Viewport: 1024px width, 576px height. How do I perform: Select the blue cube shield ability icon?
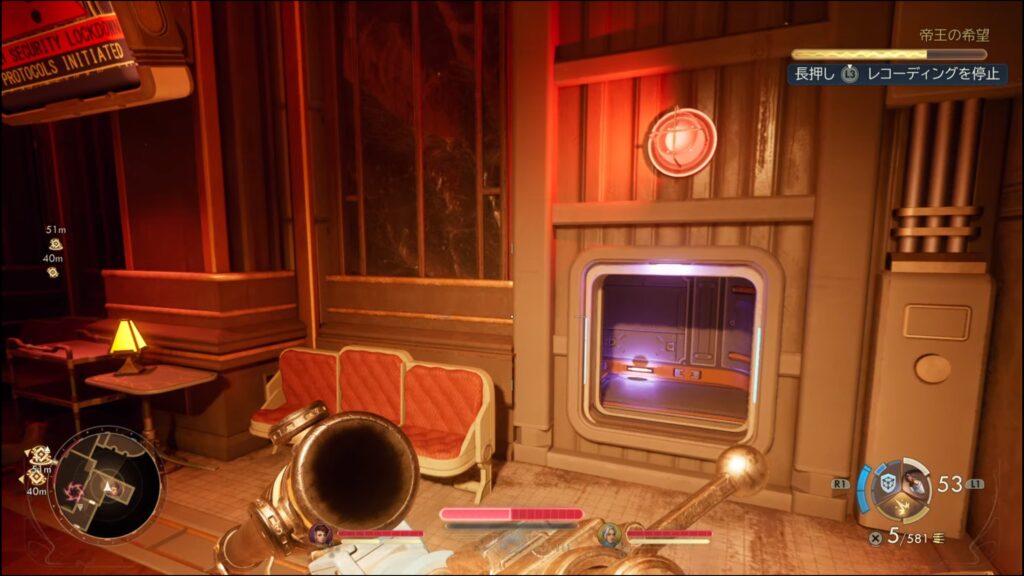pyautogui.click(x=888, y=483)
